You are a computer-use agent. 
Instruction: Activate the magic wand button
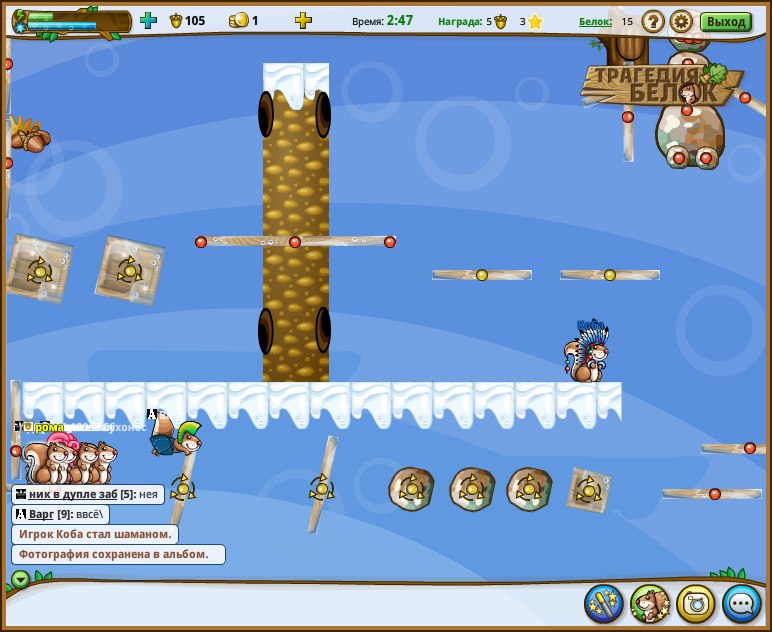coord(604,603)
